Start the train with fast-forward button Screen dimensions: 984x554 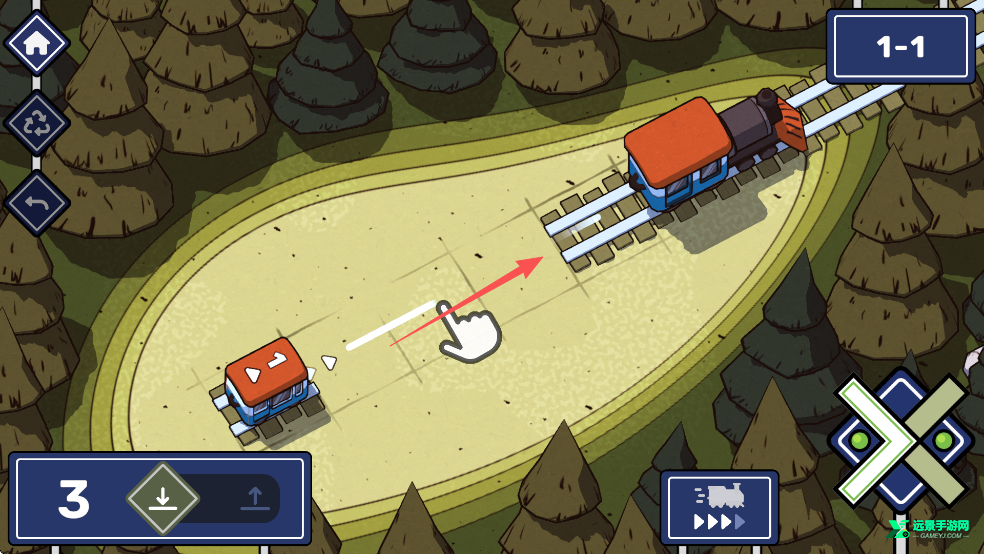[x=719, y=507]
